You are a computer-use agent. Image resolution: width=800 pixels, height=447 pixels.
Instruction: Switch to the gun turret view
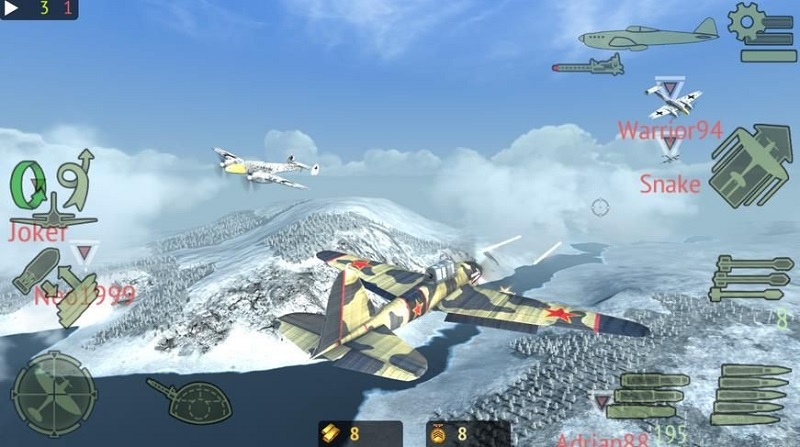189,397
